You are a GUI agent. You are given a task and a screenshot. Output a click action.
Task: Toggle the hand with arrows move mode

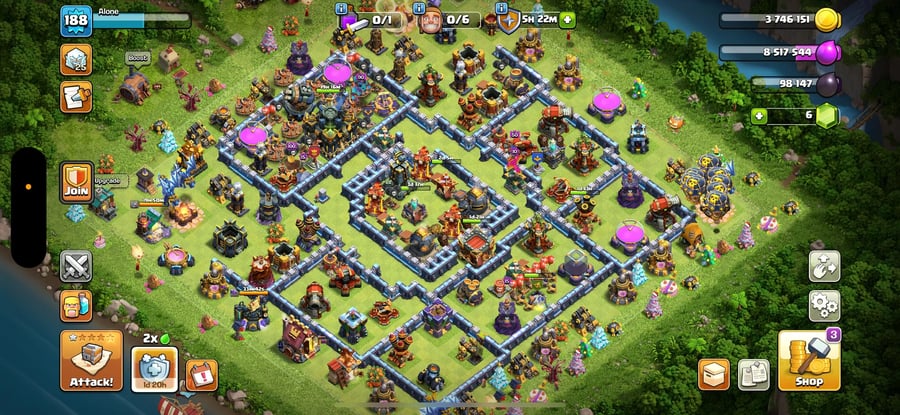[824, 266]
